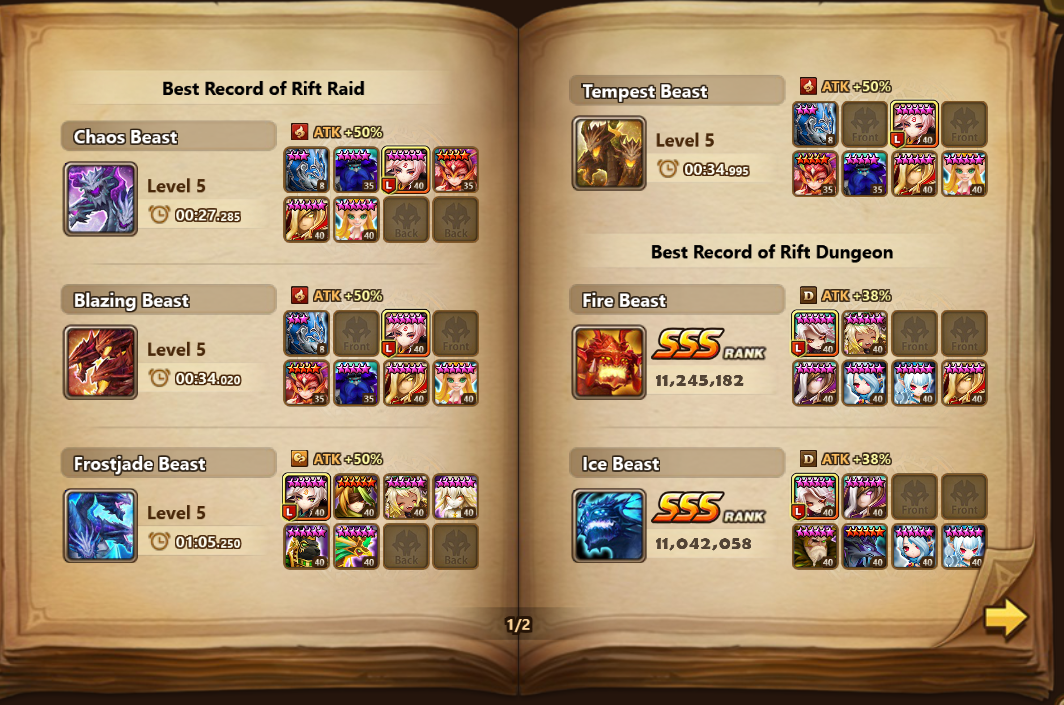Viewport: 1064px width, 705px height.
Task: Select the Blazing Beast portrait
Action: (x=100, y=362)
